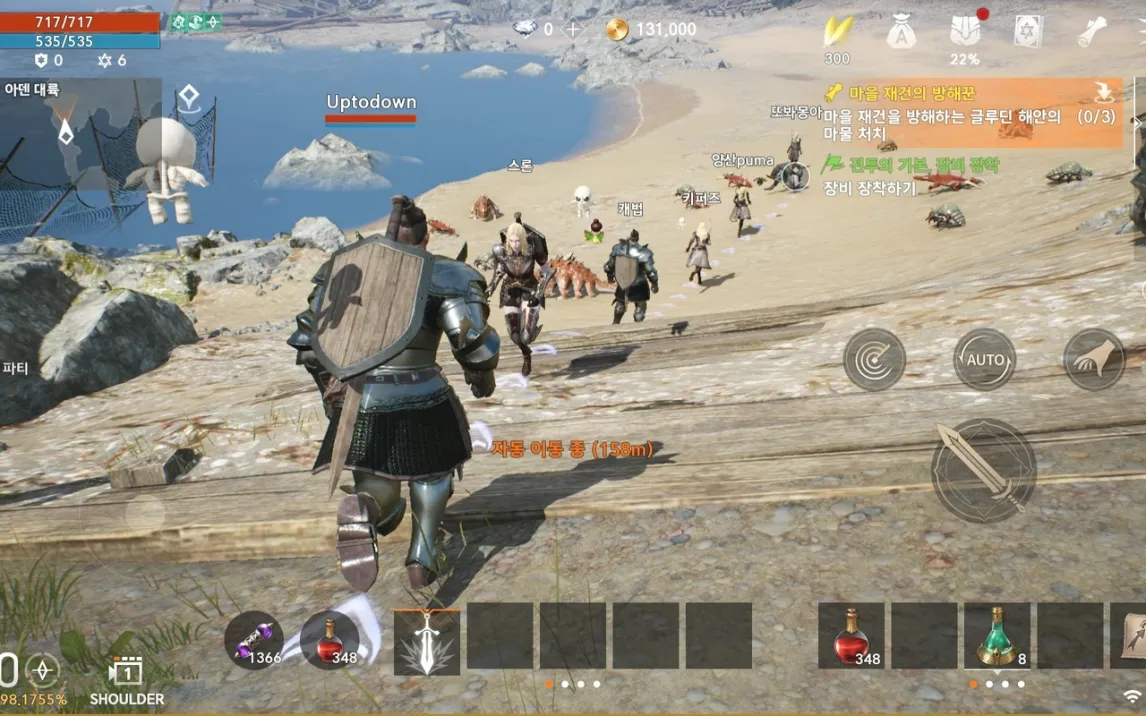Add diamonds with the plus button
The image size is (1146, 716).
[x=573, y=29]
